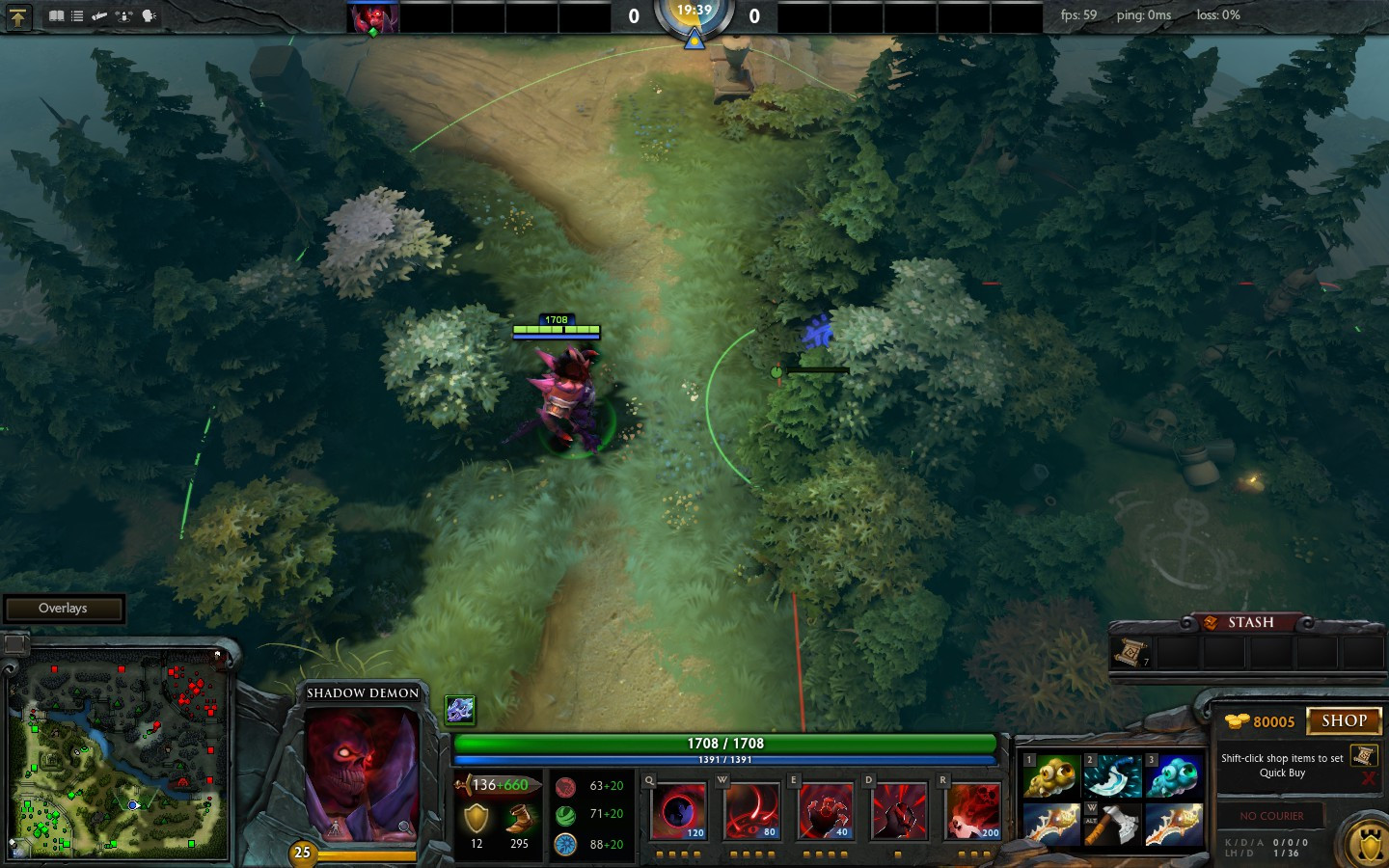The width and height of the screenshot is (1389, 868).
Task: Use the Shadow Poison ability in slot E
Action: pyautogui.click(x=826, y=811)
